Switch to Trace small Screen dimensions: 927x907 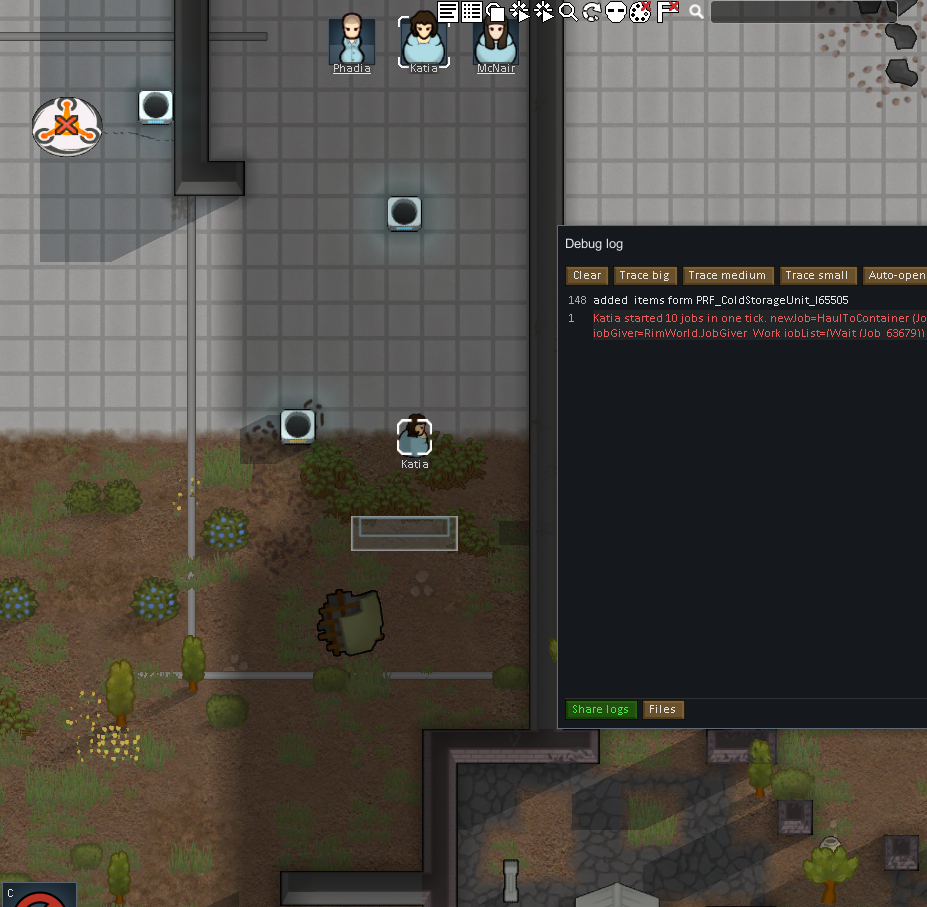pyautogui.click(x=816, y=275)
